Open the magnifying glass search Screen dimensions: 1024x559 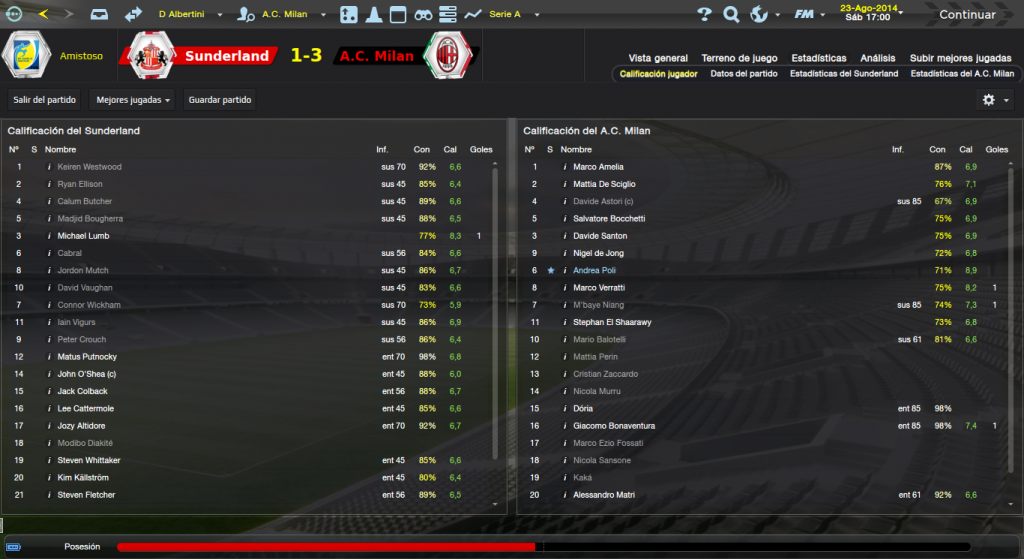(731, 15)
